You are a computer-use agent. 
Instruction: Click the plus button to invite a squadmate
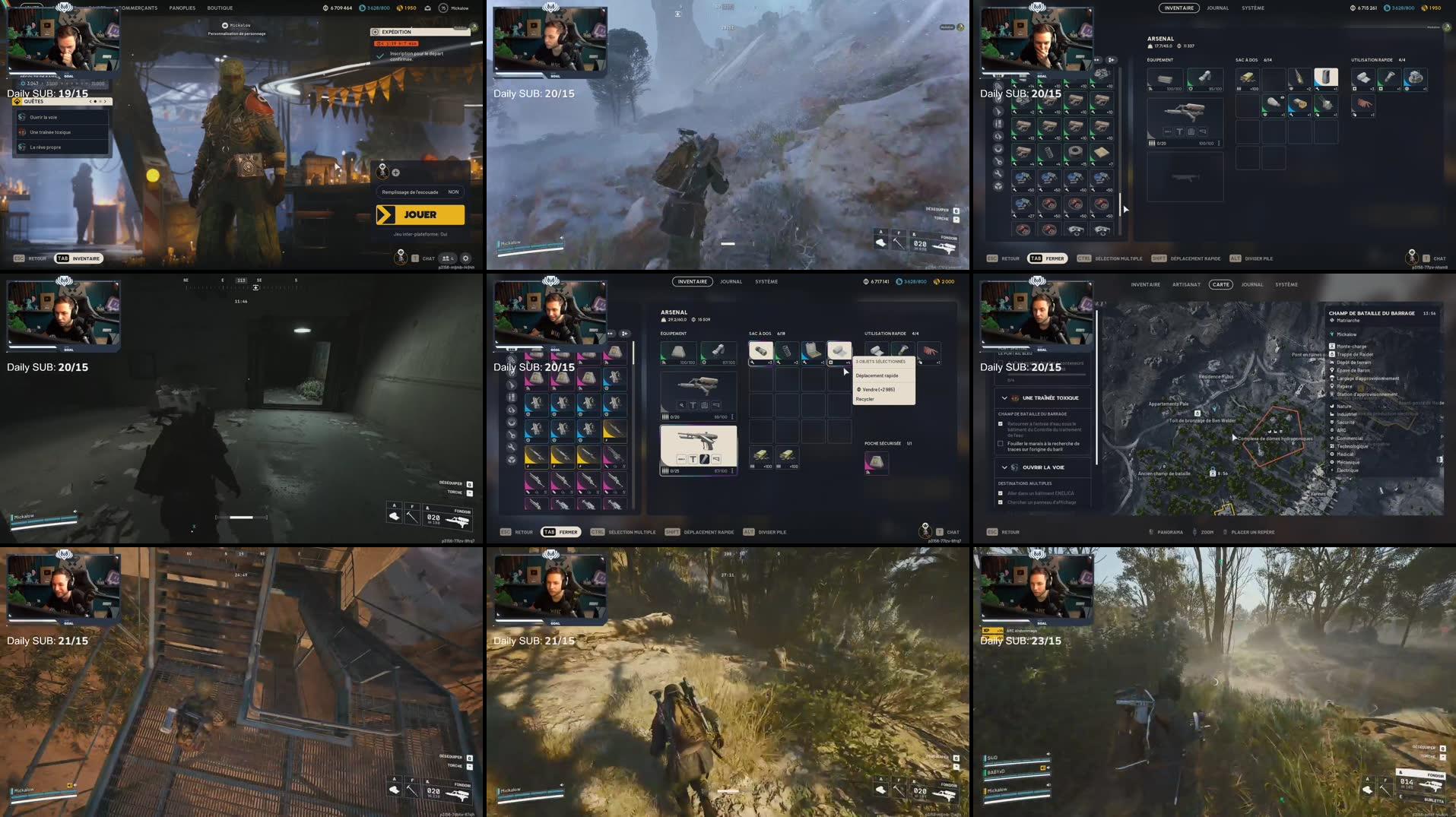click(395, 173)
